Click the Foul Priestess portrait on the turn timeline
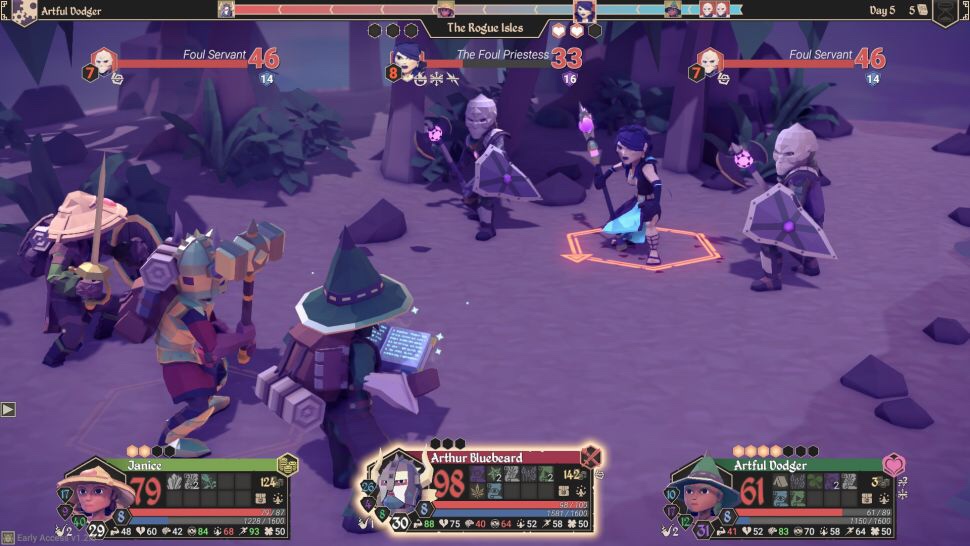Screen dimensions: 970x546 coord(584,11)
